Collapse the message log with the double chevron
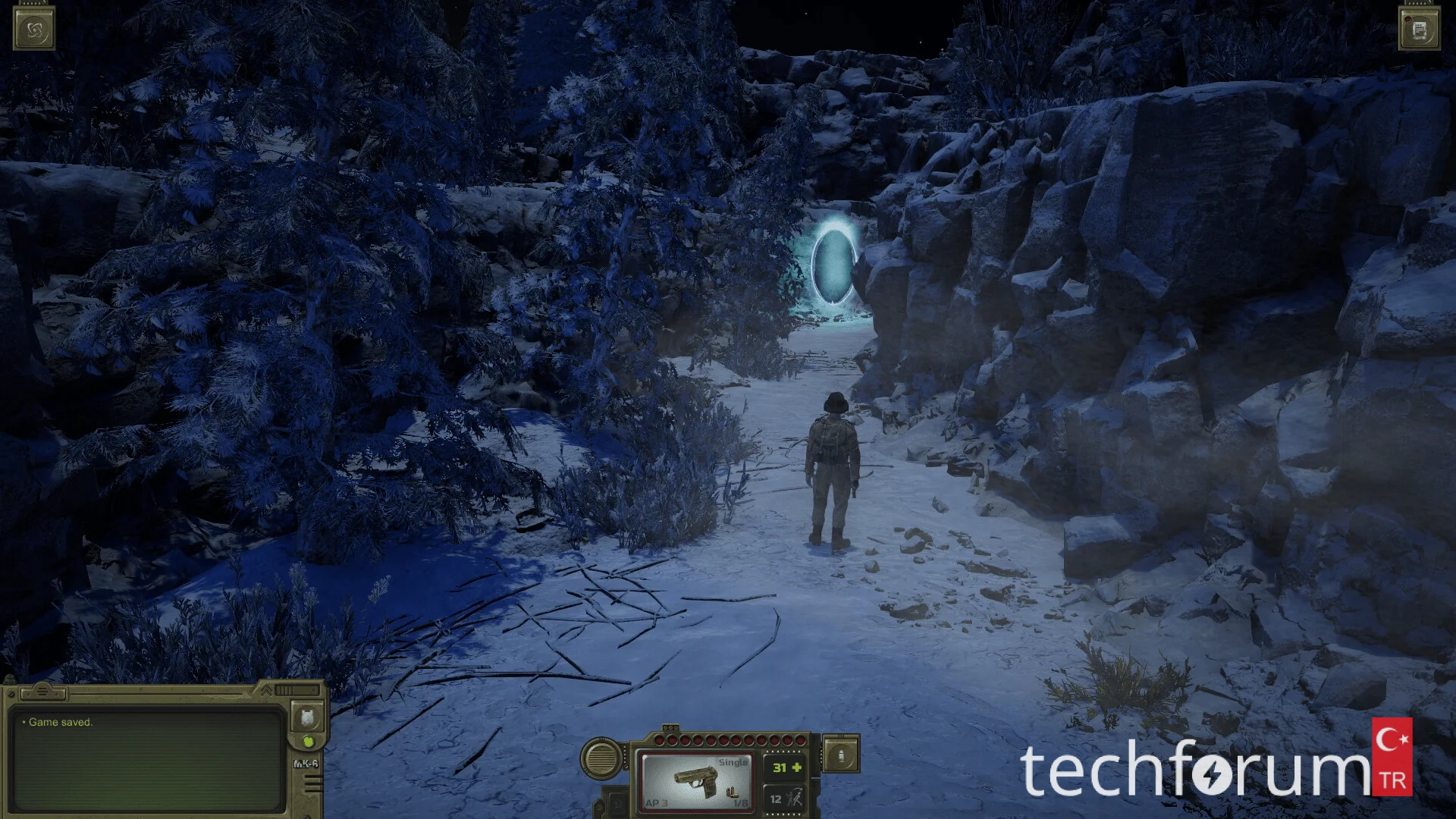Viewport: 1456px width, 819px height. 265,689
